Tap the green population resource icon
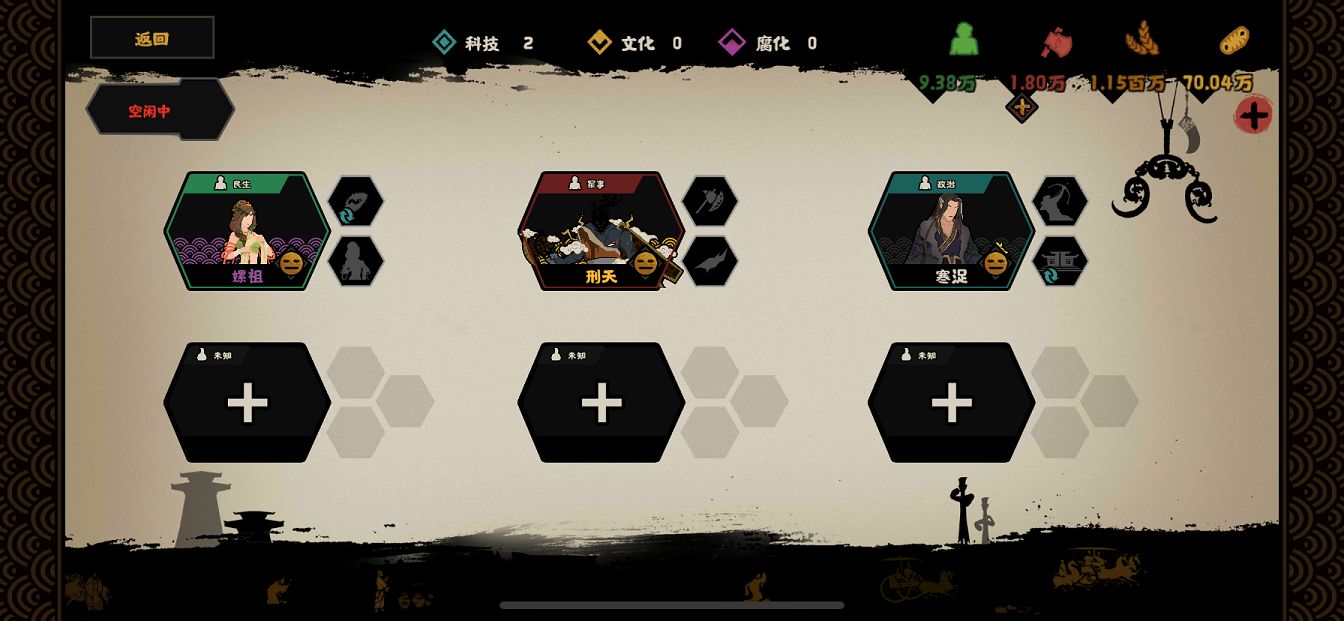Image resolution: width=1344 pixels, height=621 pixels. pos(963,40)
